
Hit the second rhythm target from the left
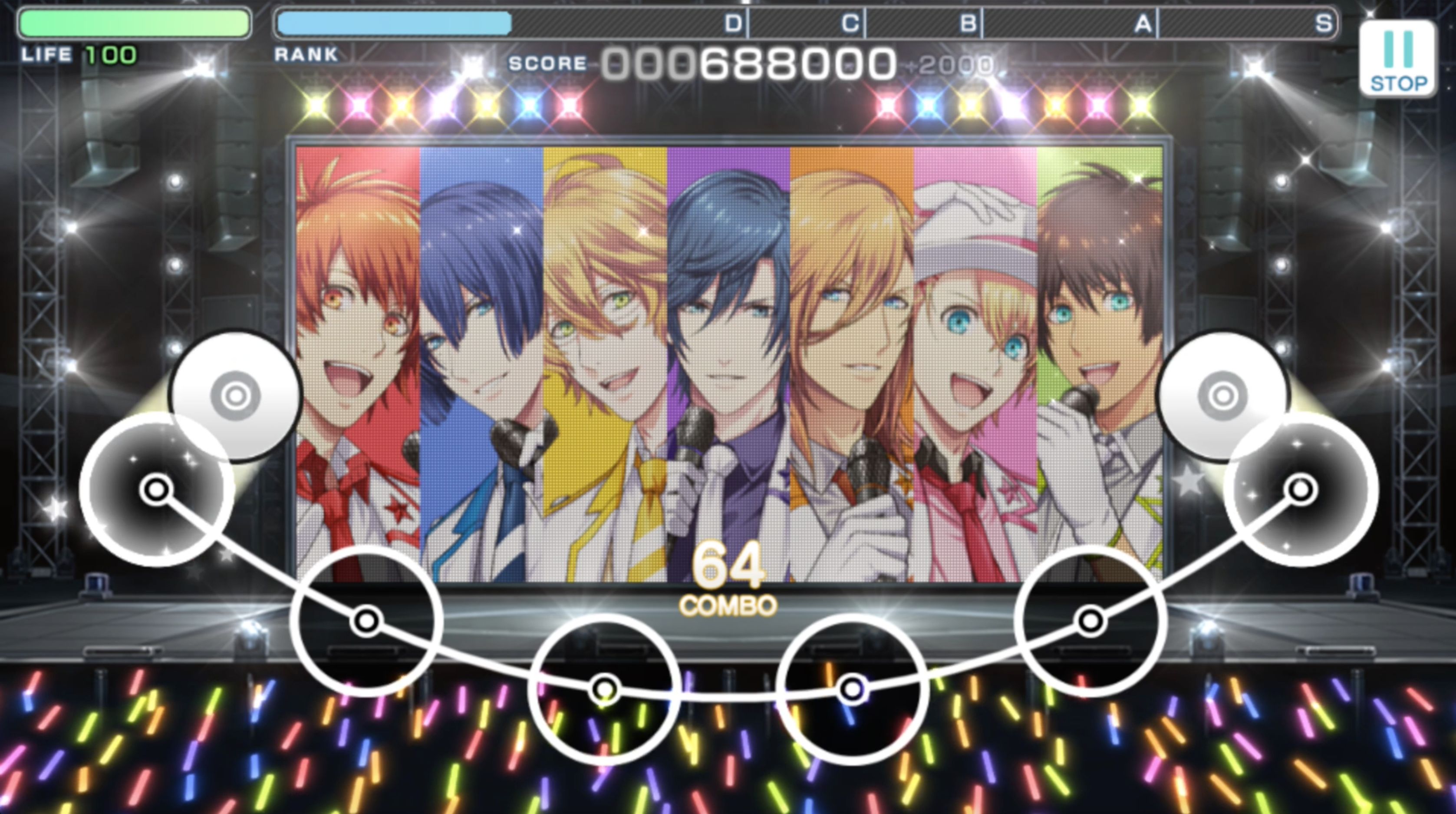tap(366, 621)
